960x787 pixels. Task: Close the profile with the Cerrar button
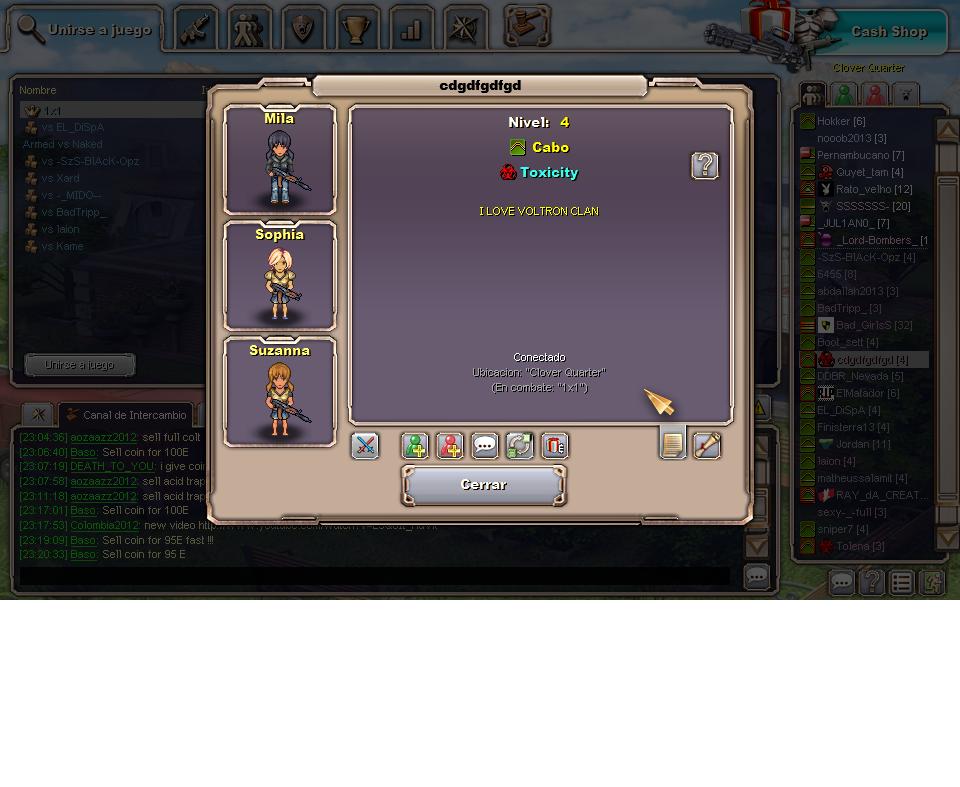coord(484,485)
